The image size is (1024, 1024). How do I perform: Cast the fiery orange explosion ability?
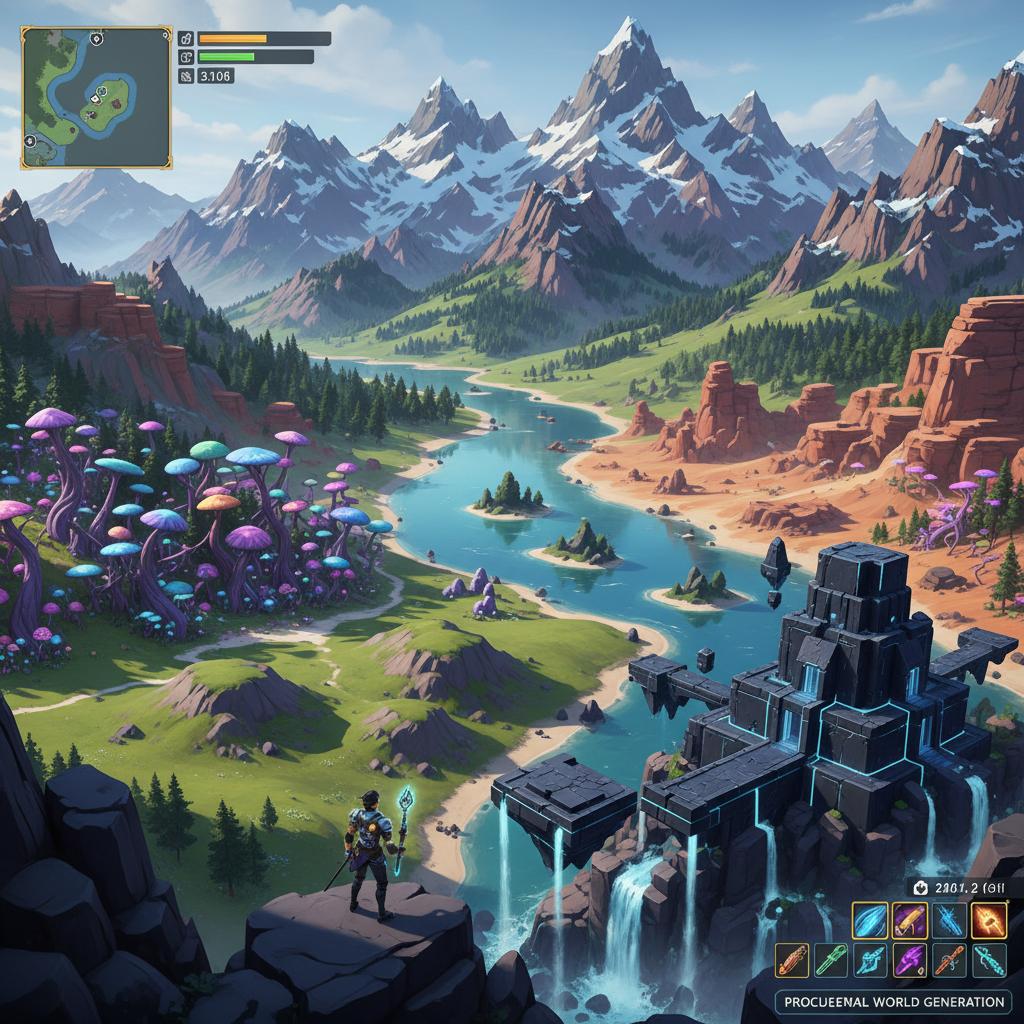point(989,920)
